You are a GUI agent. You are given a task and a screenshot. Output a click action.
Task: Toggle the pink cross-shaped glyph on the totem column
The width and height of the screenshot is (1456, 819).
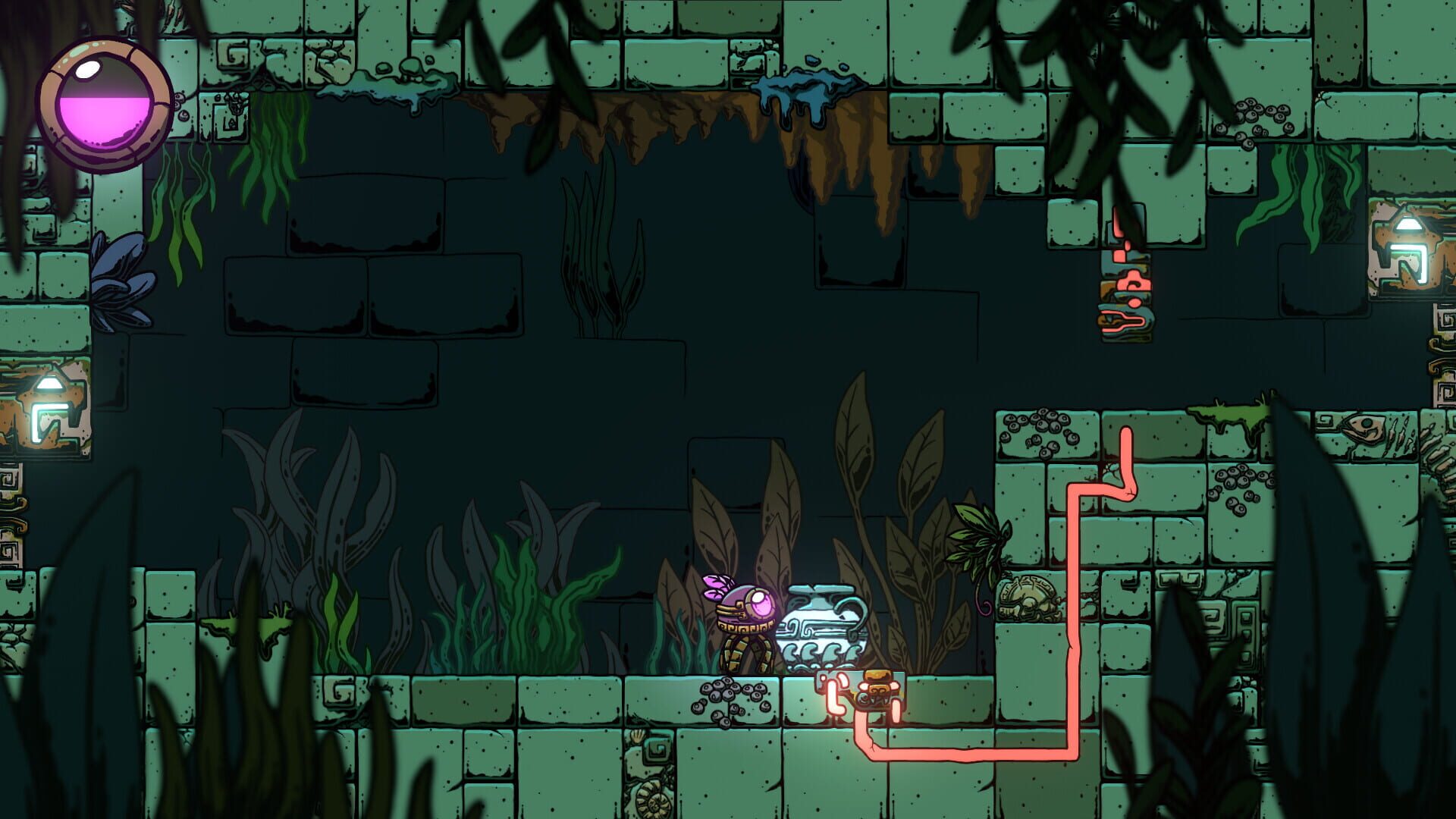pos(1134,281)
